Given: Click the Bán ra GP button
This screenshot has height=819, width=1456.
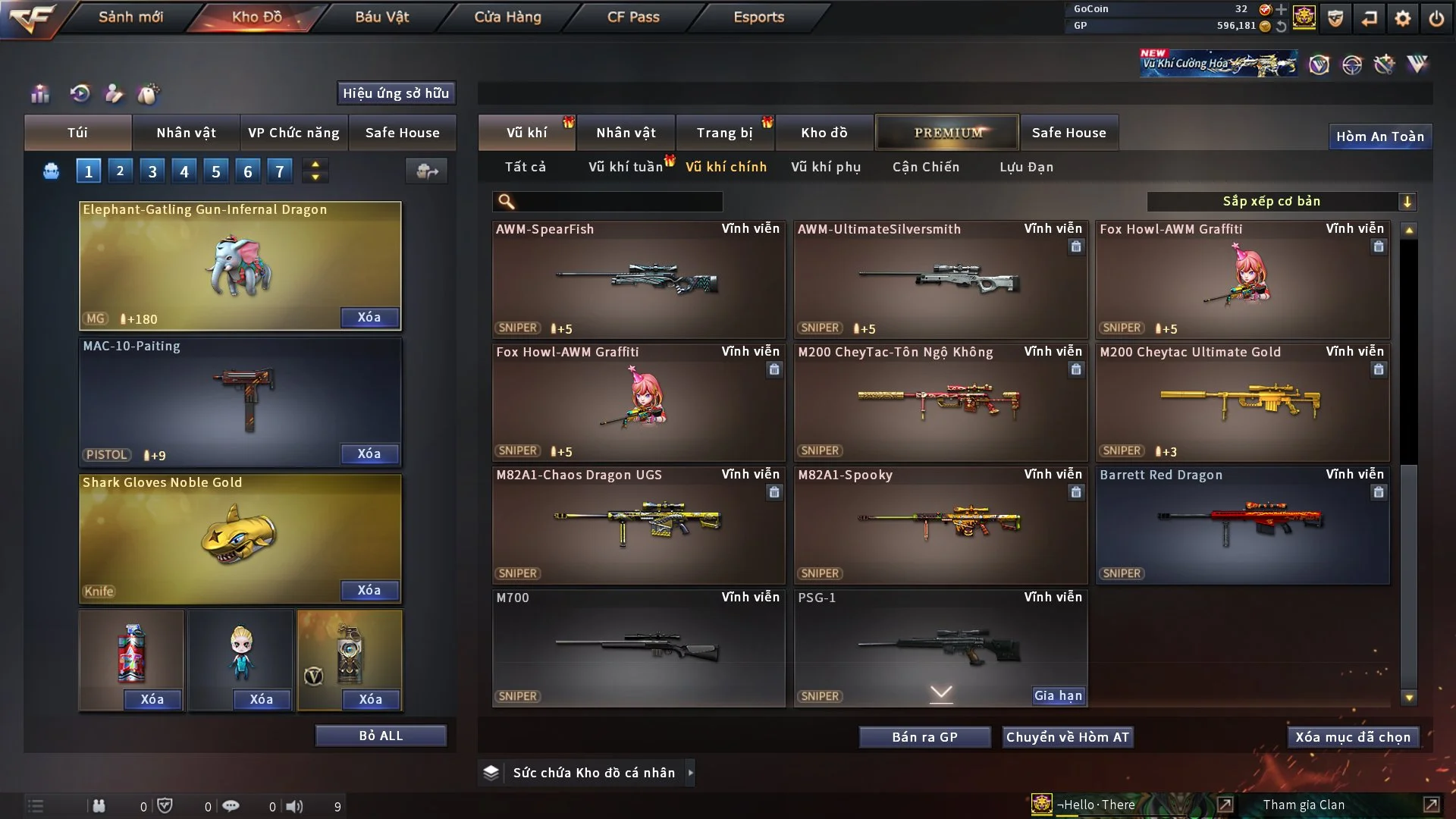Looking at the screenshot, I should [924, 737].
